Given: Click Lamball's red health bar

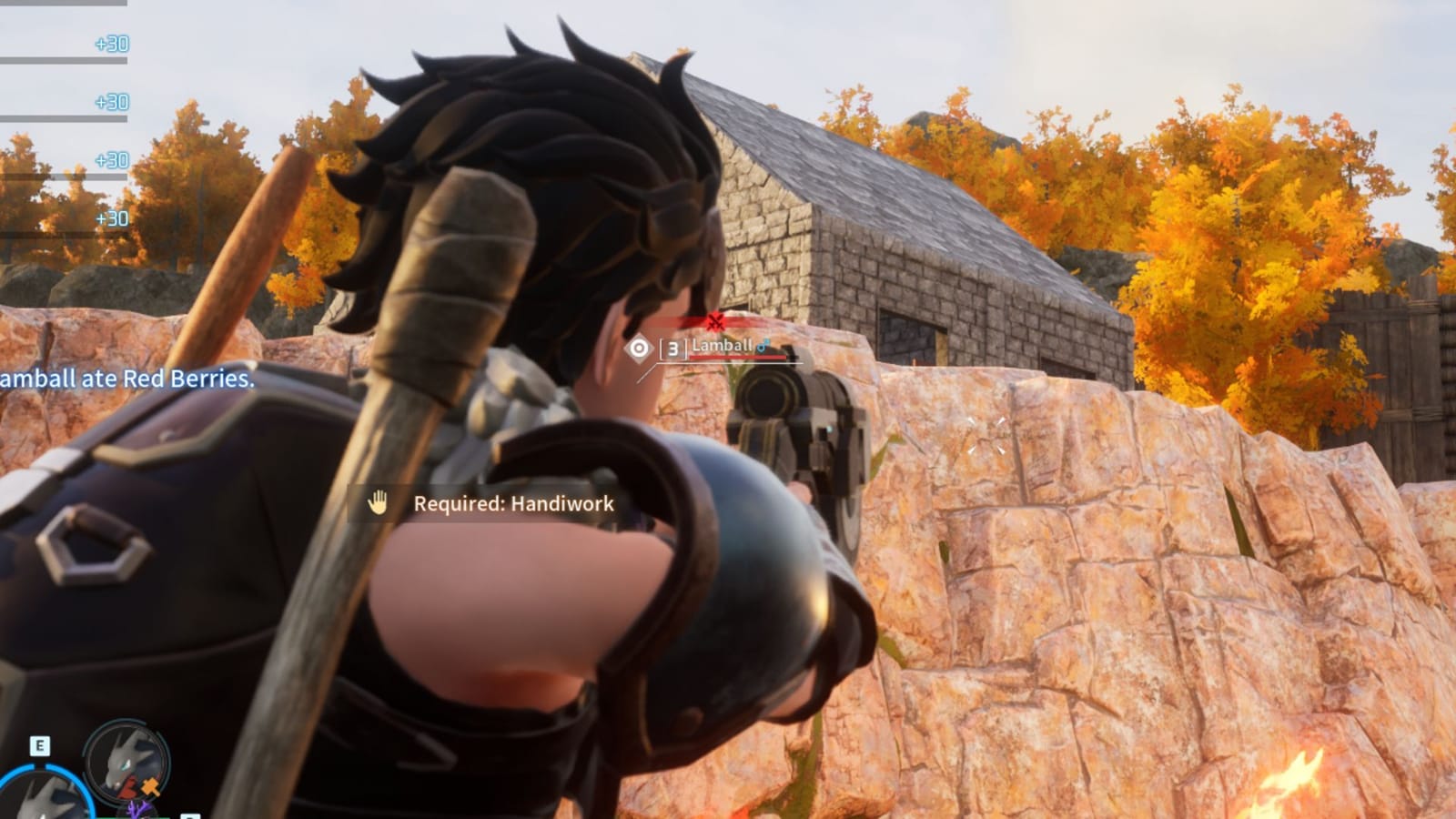Looking at the screenshot, I should 737,358.
